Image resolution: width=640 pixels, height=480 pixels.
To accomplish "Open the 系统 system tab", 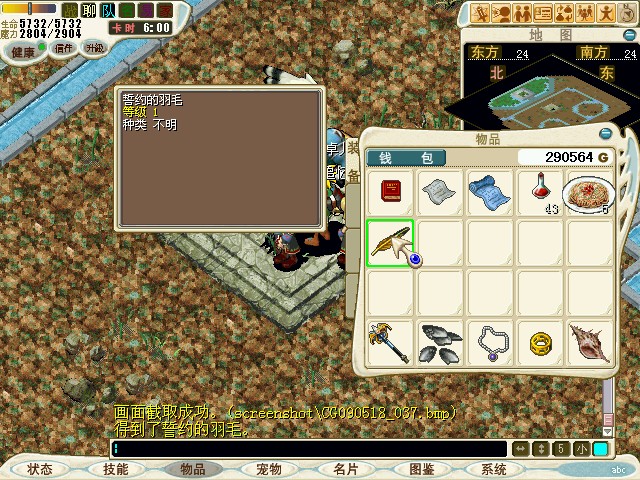I will [x=494, y=468].
